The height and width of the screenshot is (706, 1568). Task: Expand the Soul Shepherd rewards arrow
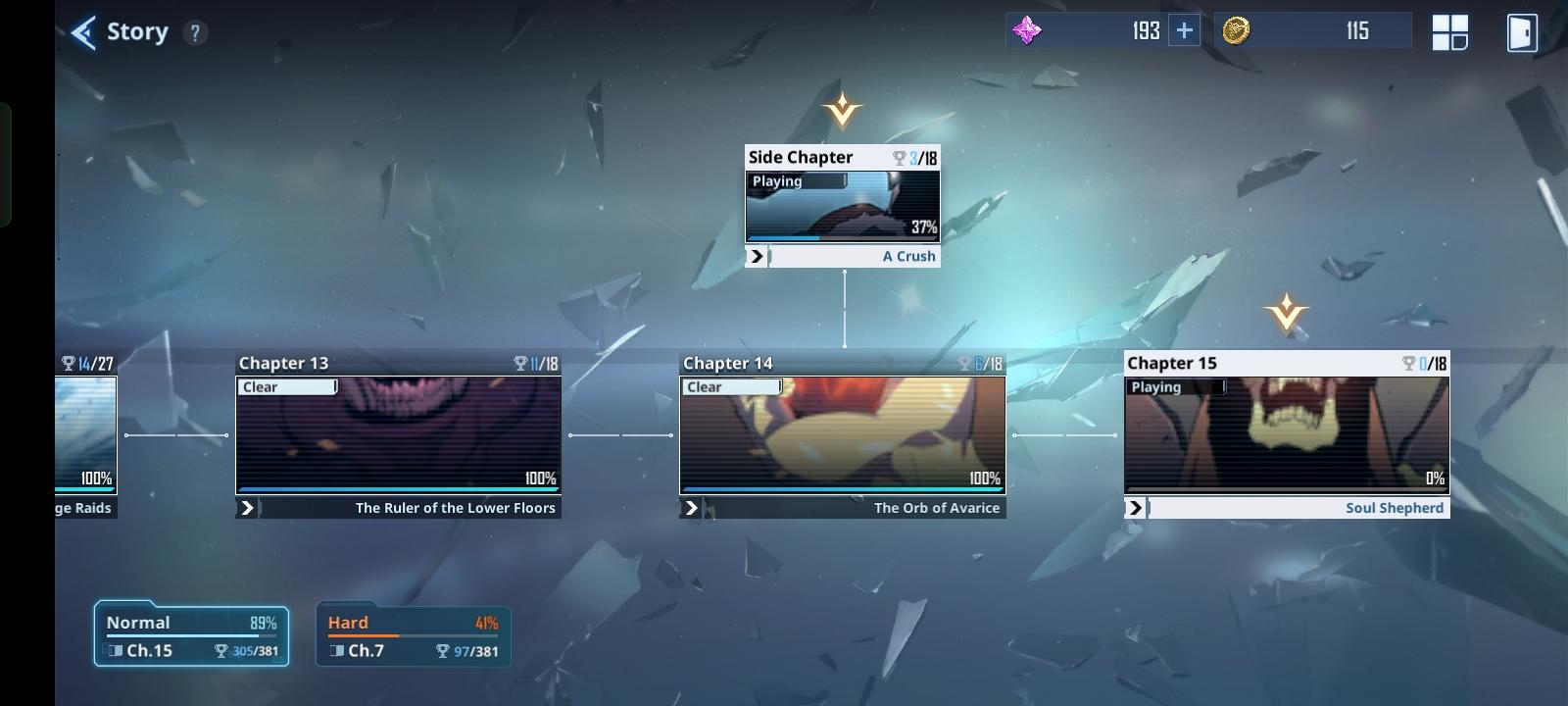pyautogui.click(x=1137, y=508)
